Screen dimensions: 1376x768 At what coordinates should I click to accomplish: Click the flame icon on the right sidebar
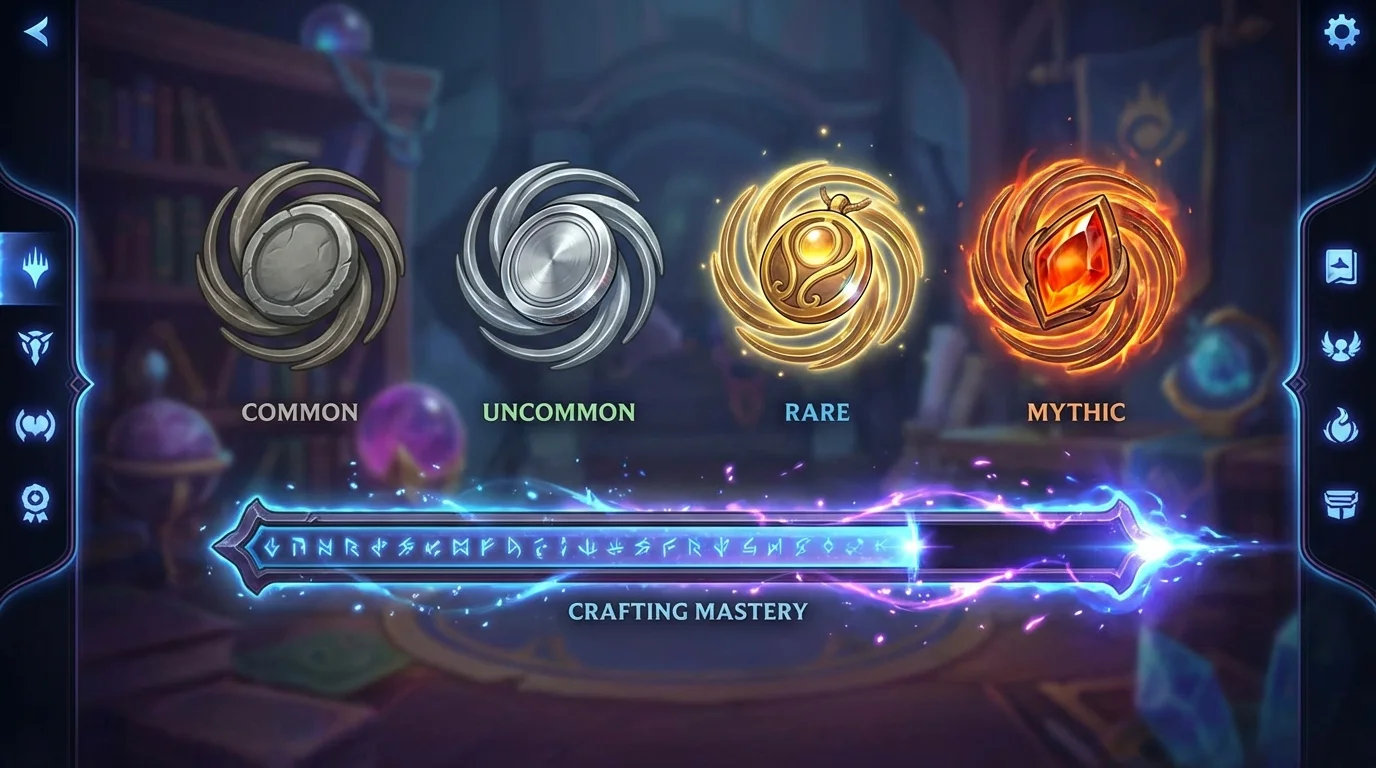click(1342, 424)
